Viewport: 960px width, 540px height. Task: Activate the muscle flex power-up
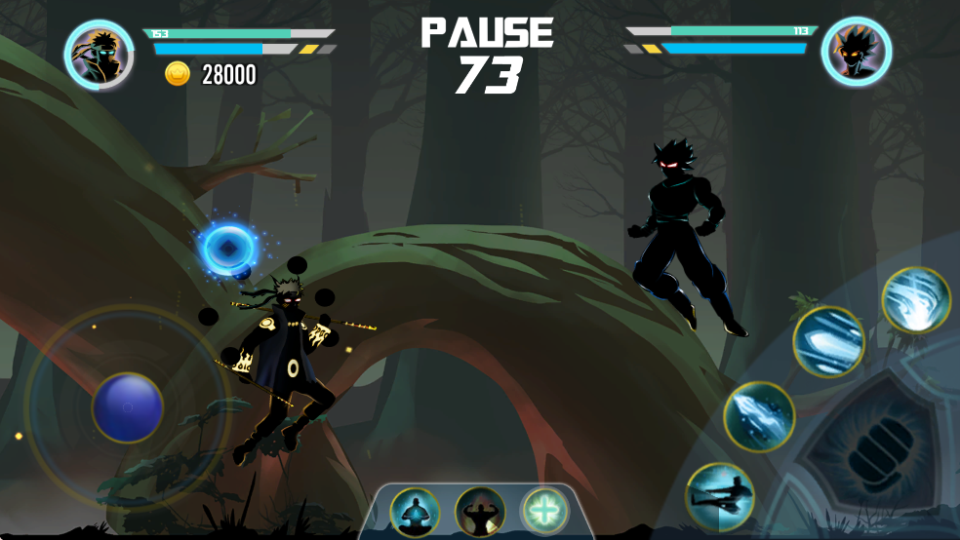pos(479,512)
